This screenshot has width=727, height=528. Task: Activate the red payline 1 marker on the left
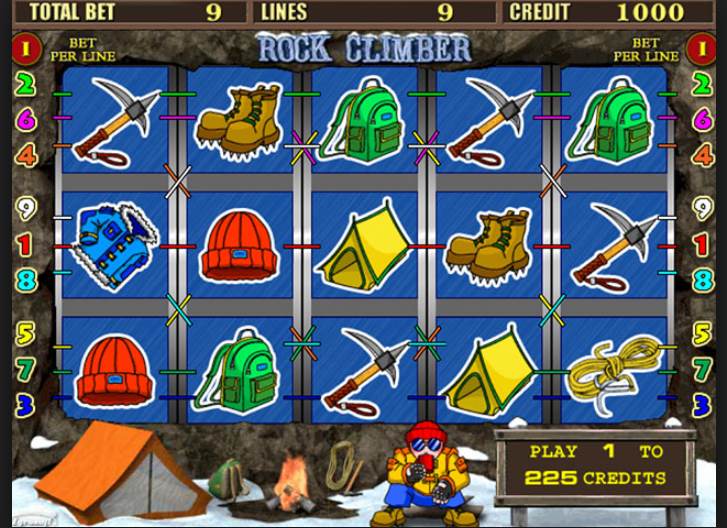coord(26,244)
